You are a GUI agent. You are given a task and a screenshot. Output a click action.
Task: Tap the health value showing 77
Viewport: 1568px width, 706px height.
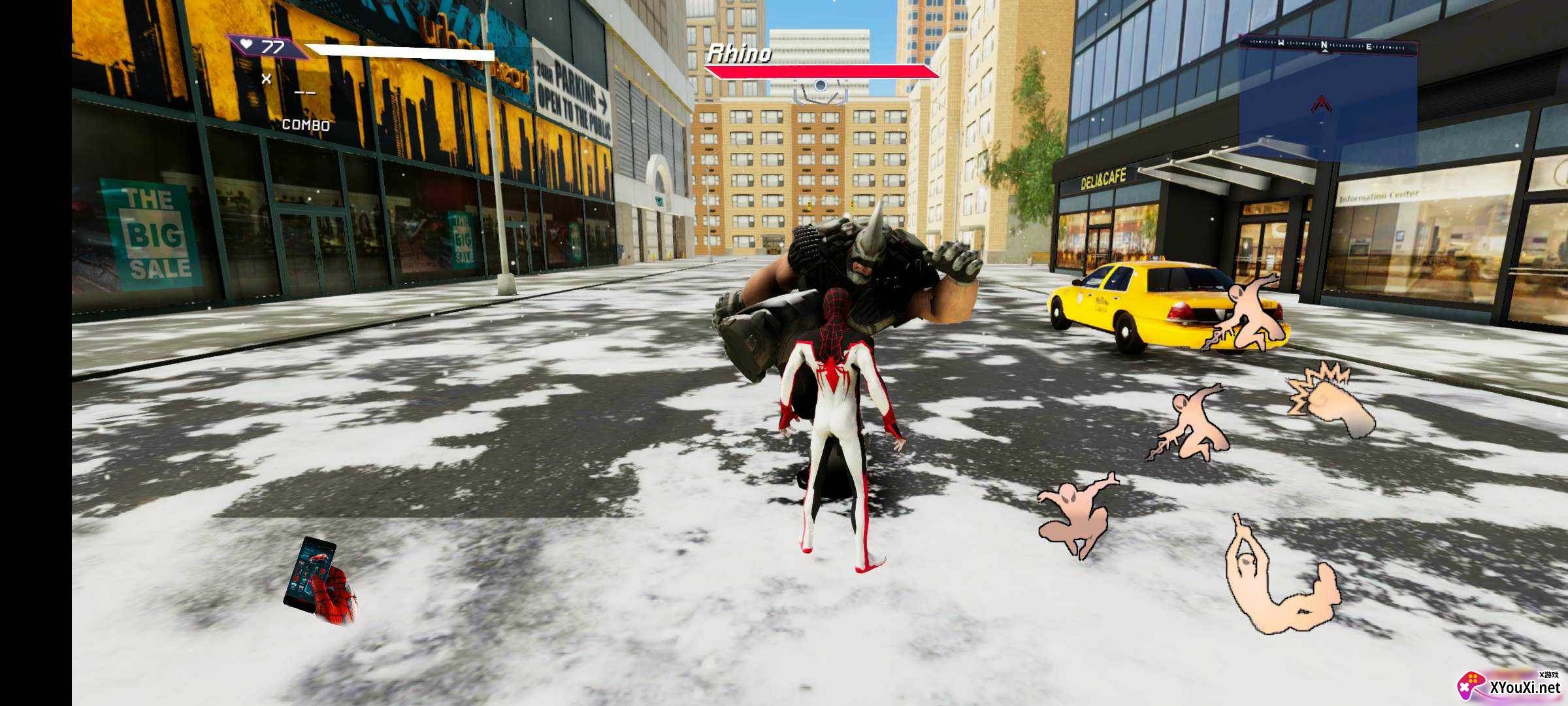(x=274, y=46)
